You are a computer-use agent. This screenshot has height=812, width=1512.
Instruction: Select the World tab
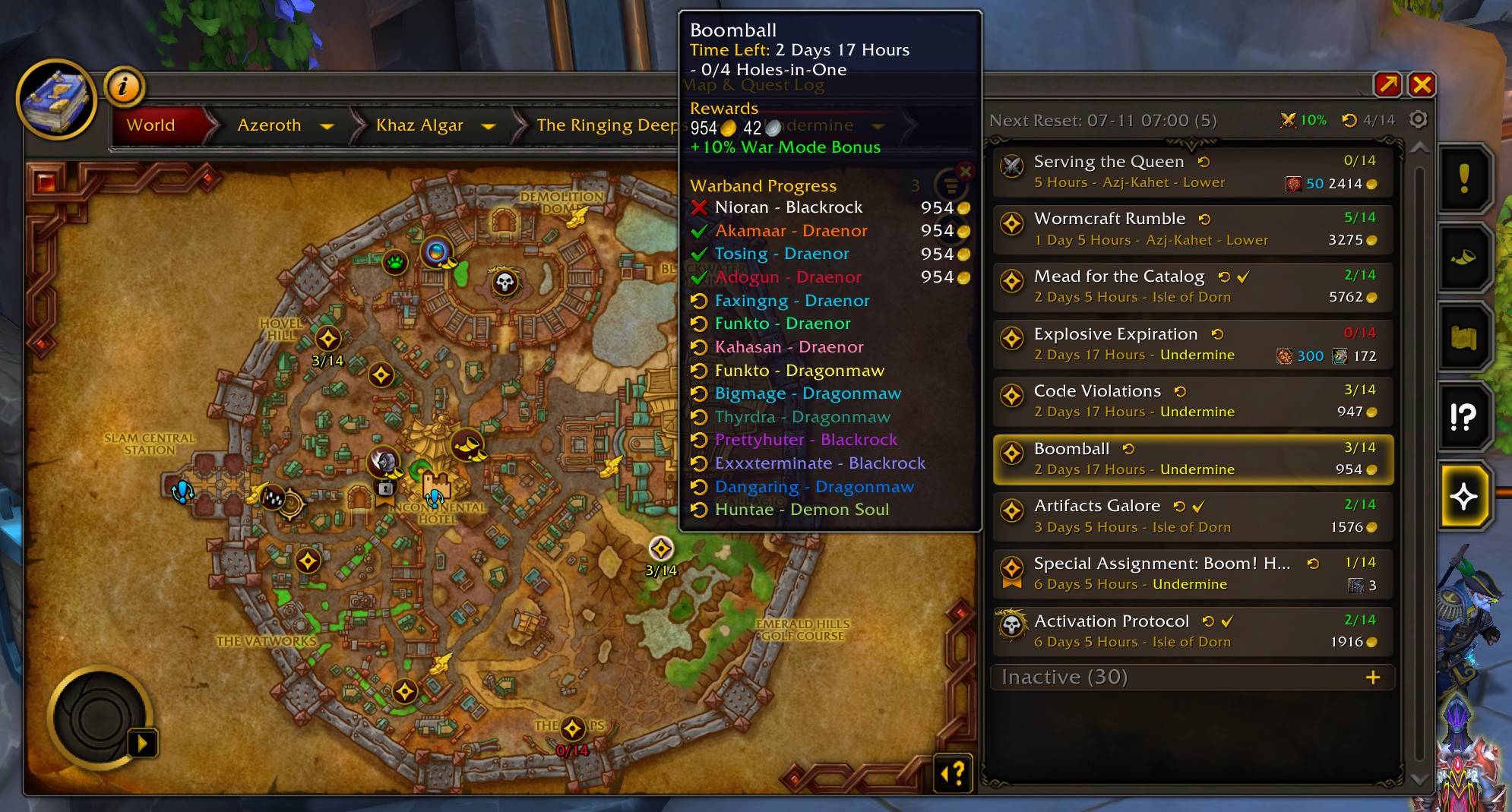[x=150, y=125]
